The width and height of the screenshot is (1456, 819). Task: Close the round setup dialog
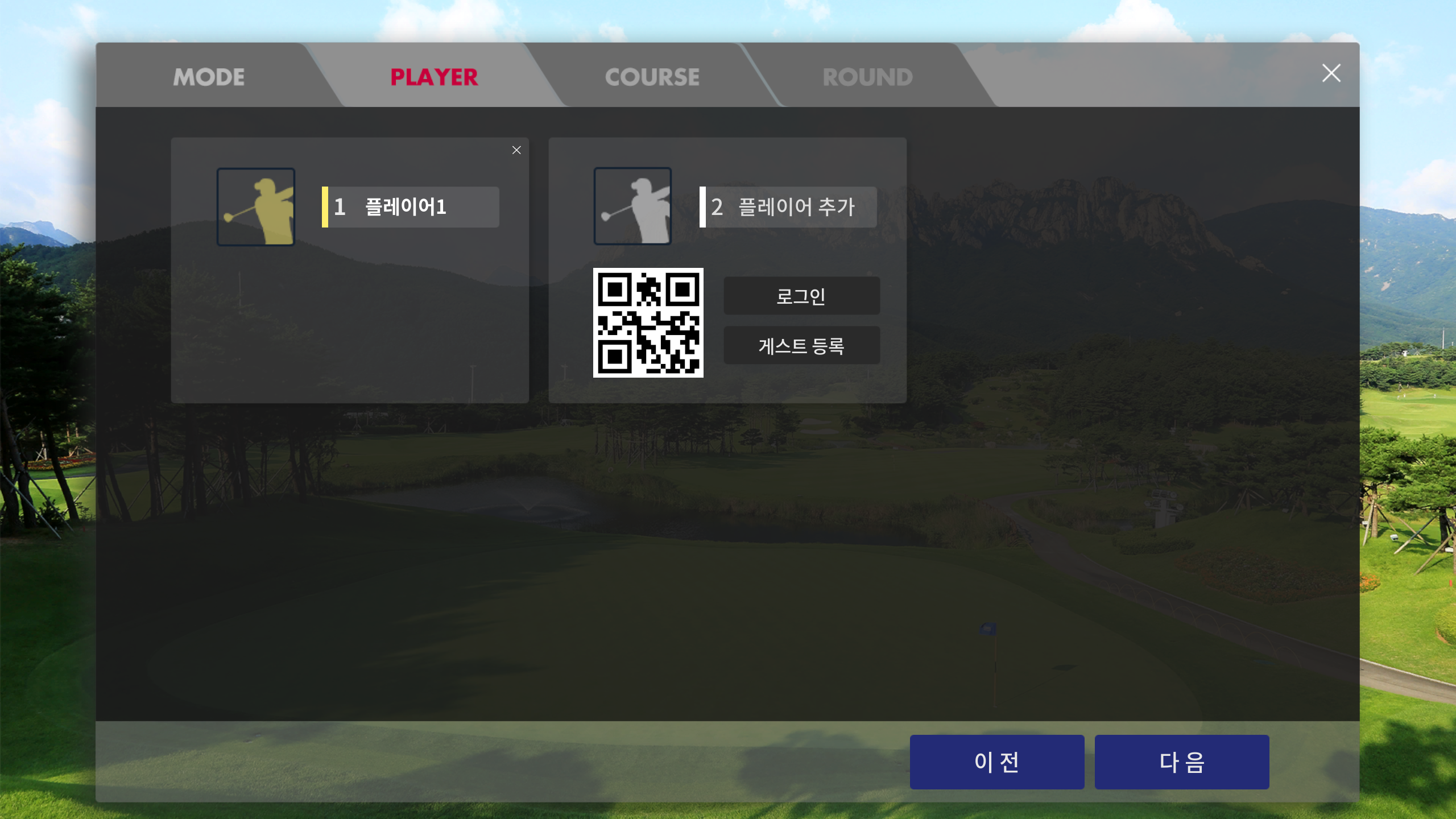(1331, 73)
